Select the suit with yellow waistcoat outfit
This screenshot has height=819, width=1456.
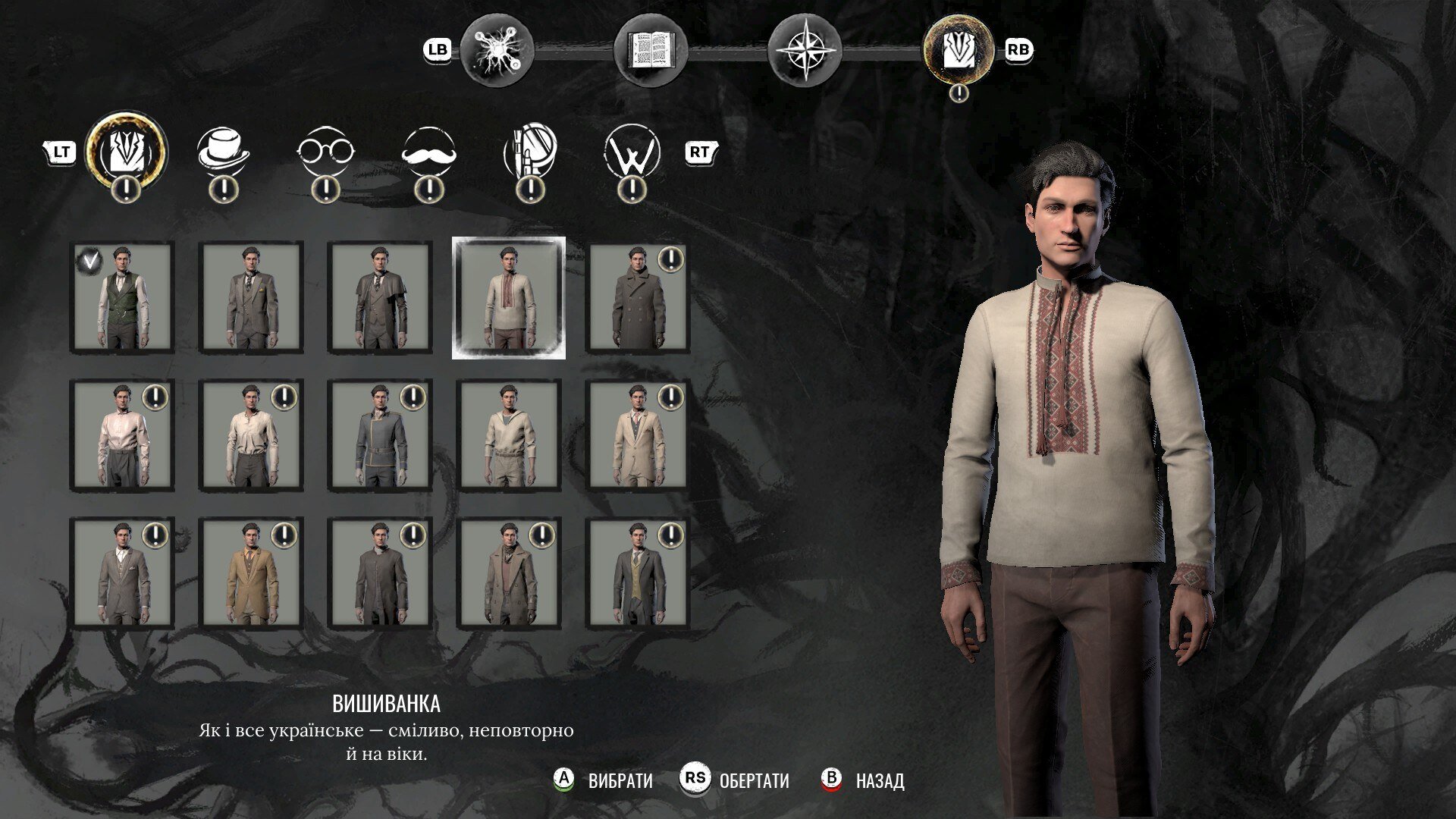click(638, 574)
